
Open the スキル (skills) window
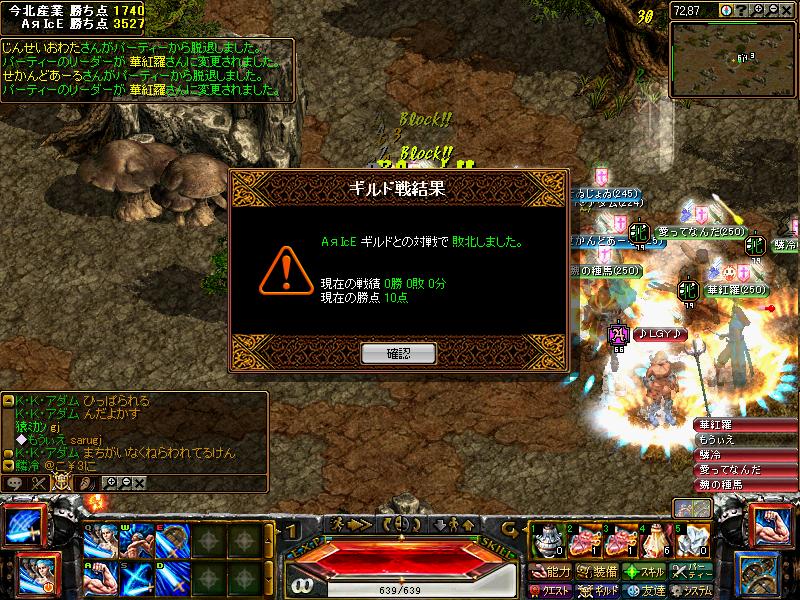pos(645,572)
